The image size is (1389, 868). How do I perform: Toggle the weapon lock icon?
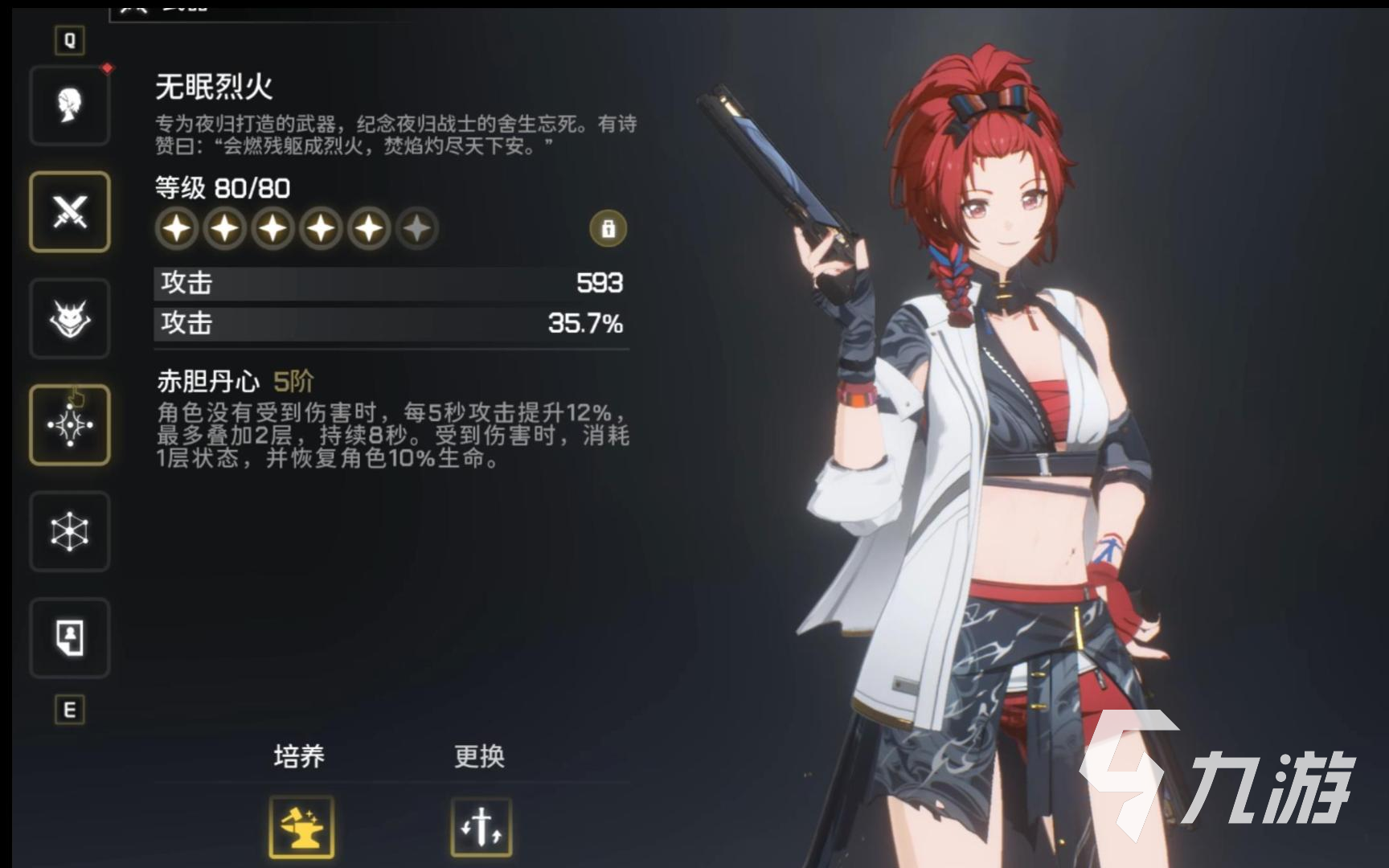coord(608,229)
